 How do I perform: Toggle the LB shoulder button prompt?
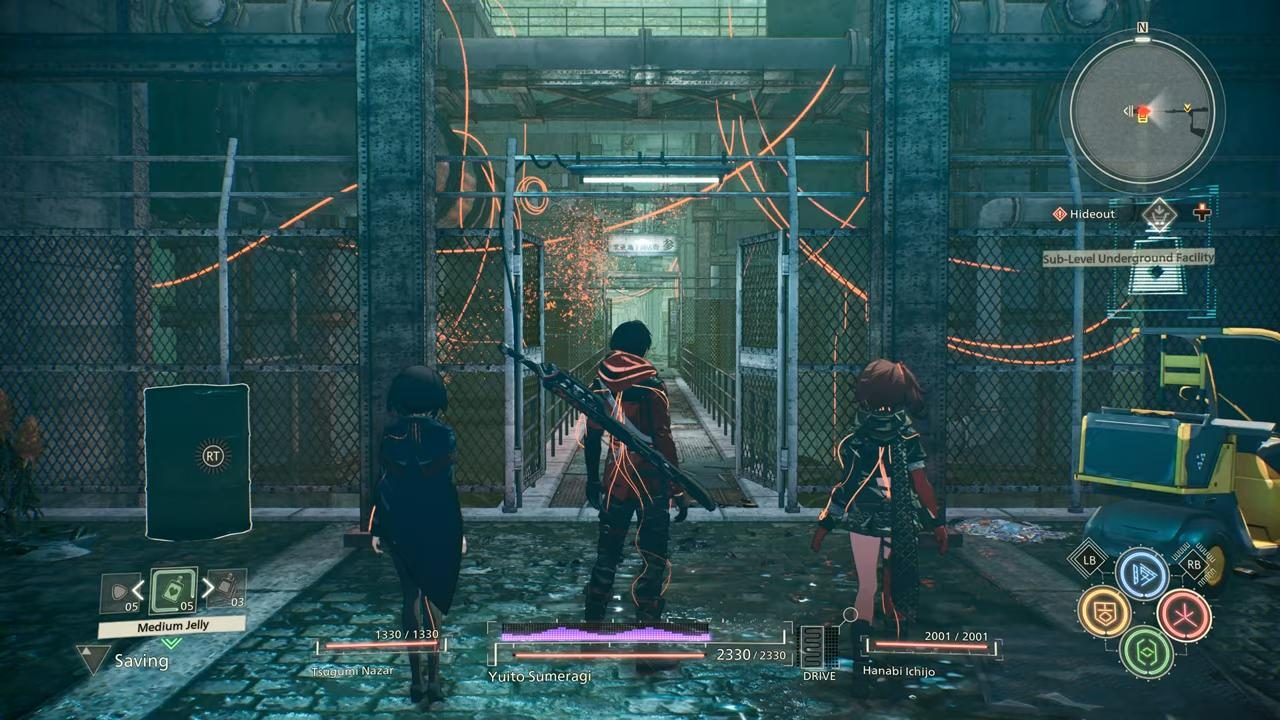pyautogui.click(x=1089, y=560)
